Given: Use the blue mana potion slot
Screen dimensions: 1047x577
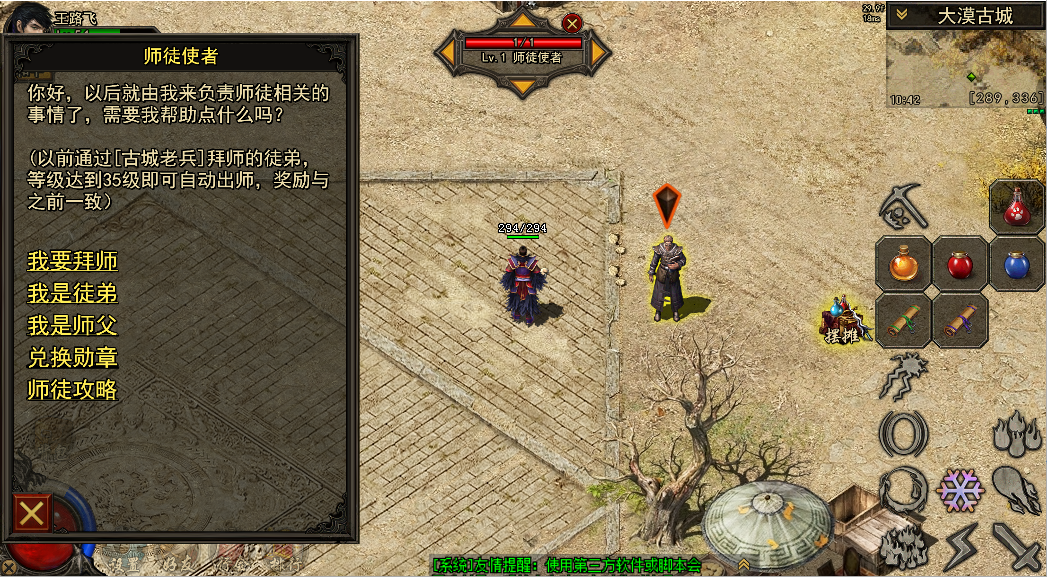Looking at the screenshot, I should pos(1017,265).
